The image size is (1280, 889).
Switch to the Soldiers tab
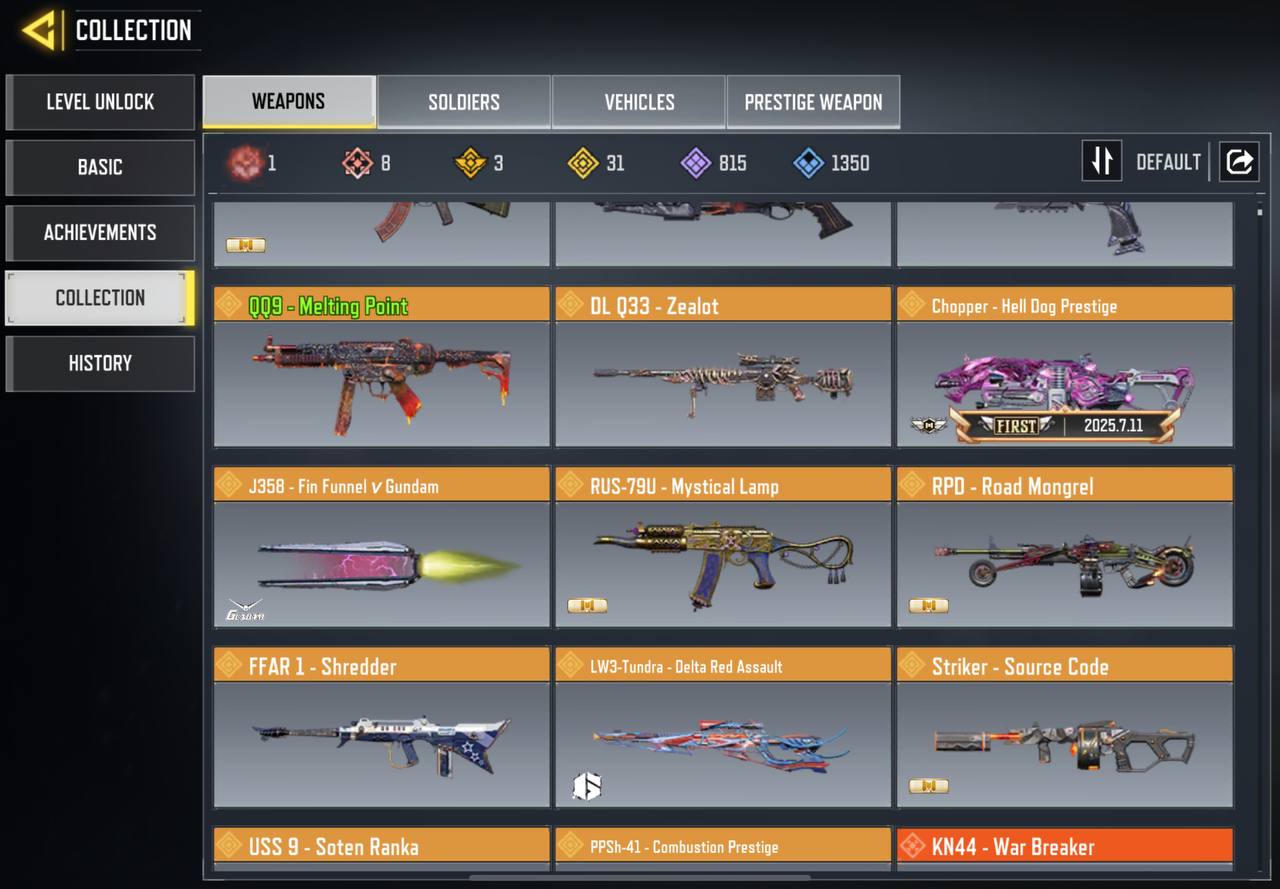[x=464, y=102]
